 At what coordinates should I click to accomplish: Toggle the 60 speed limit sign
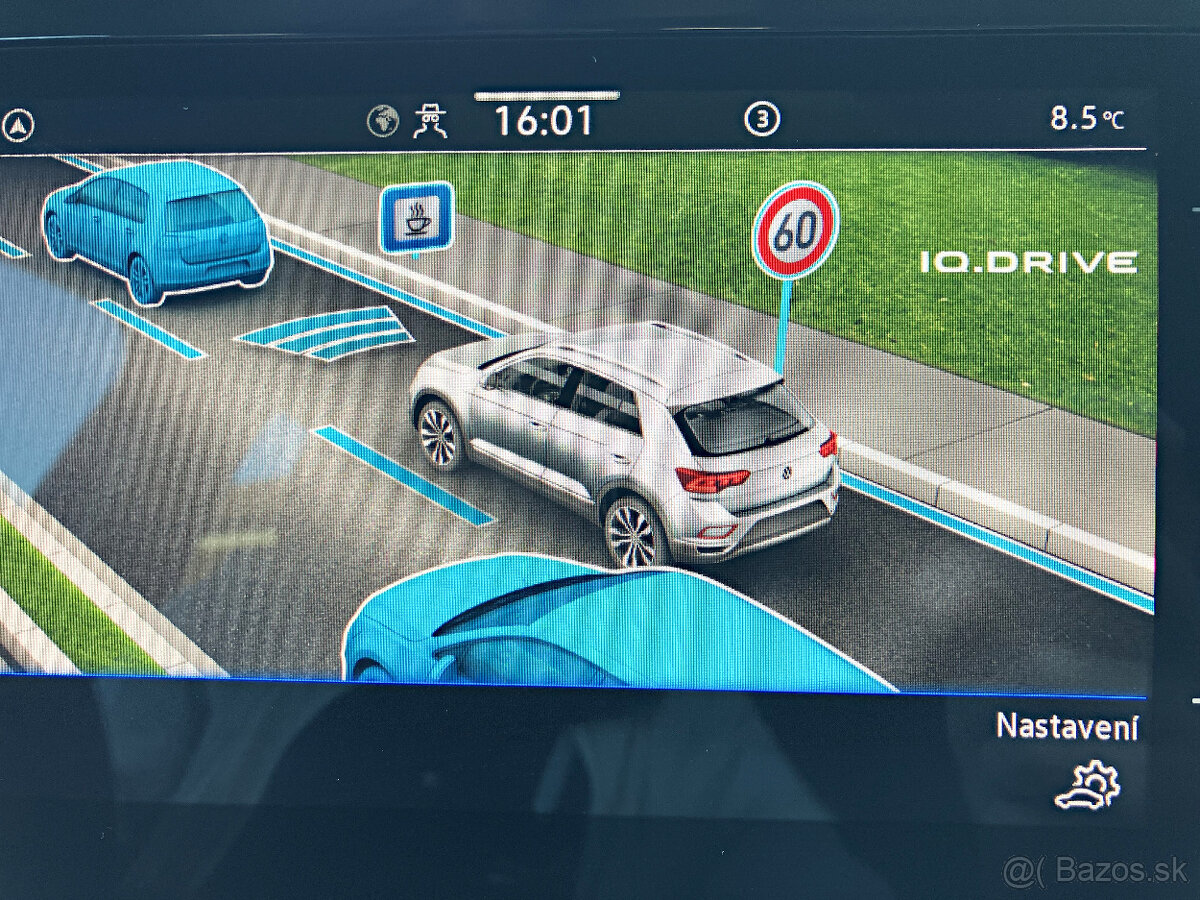795,231
